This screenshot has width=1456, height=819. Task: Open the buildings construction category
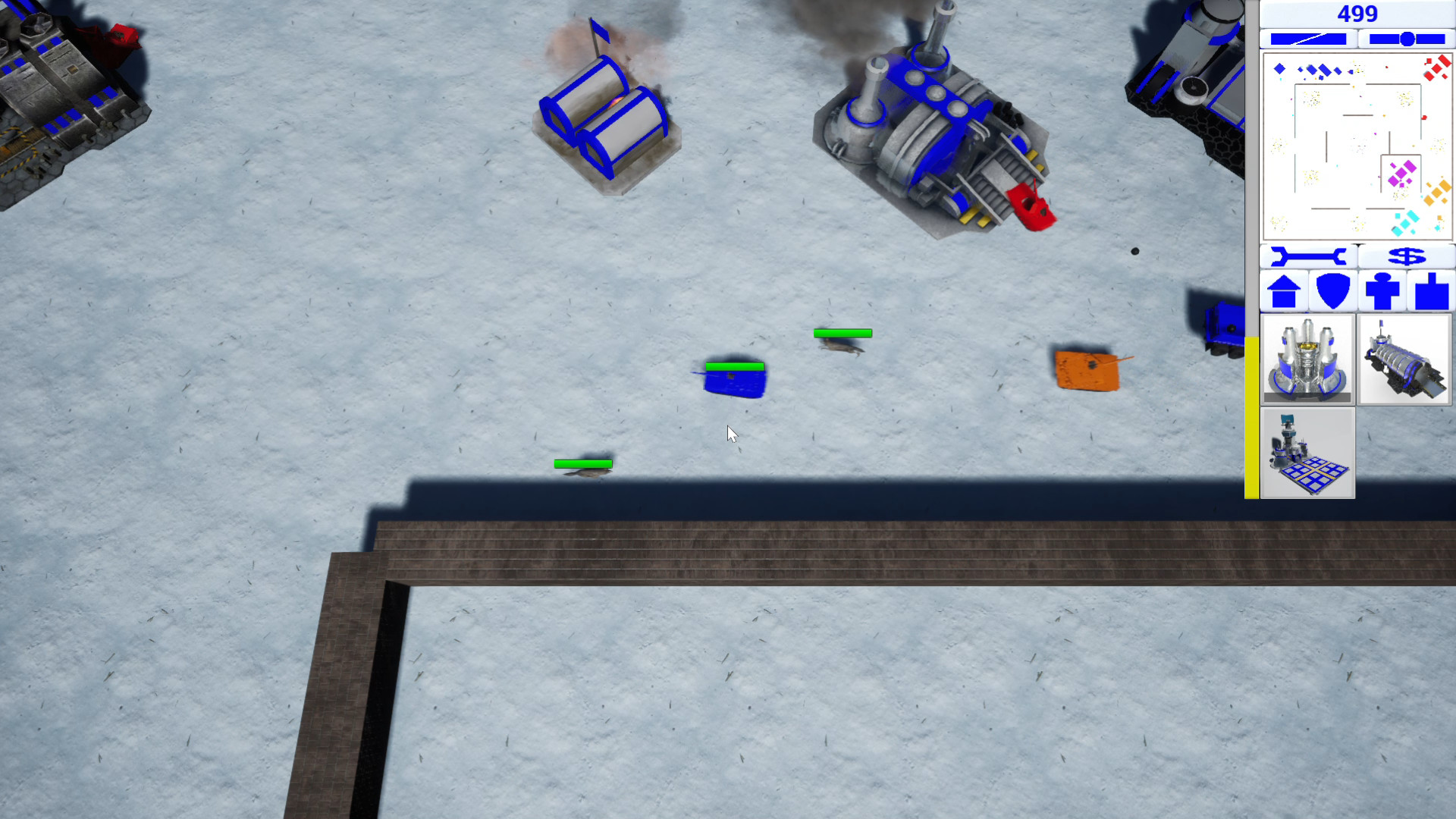tap(1285, 290)
